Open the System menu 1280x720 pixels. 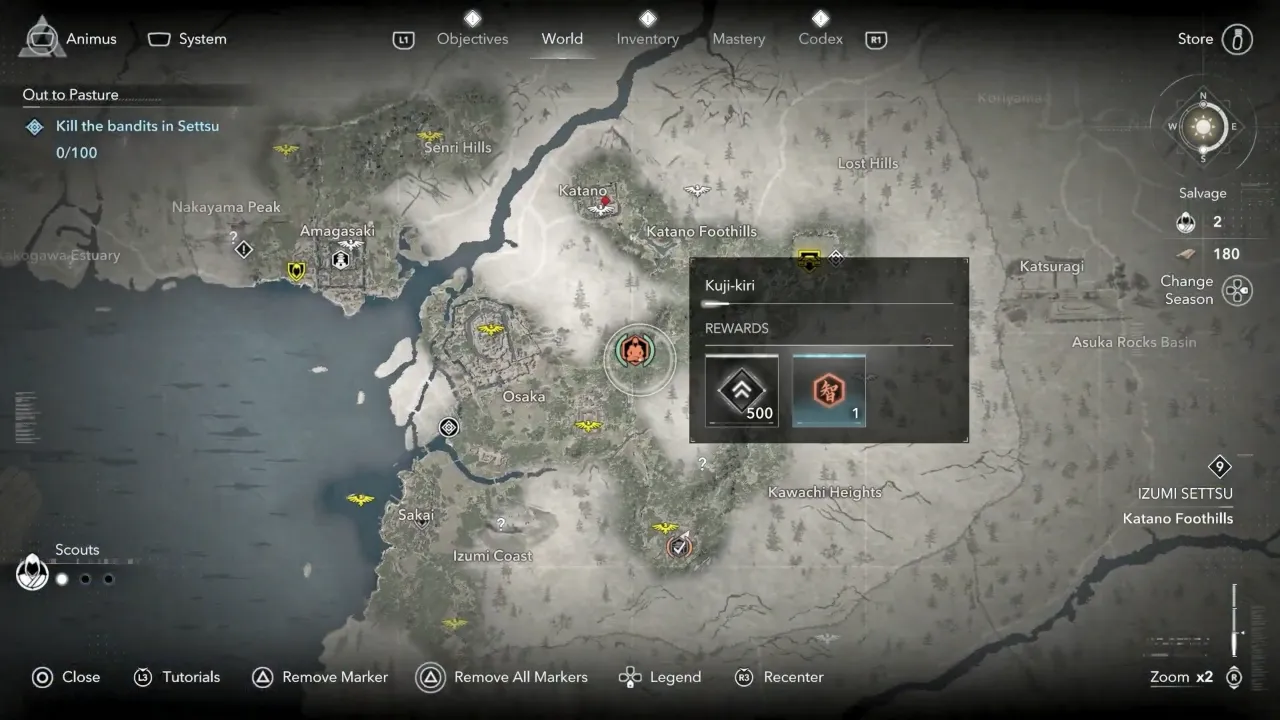188,39
